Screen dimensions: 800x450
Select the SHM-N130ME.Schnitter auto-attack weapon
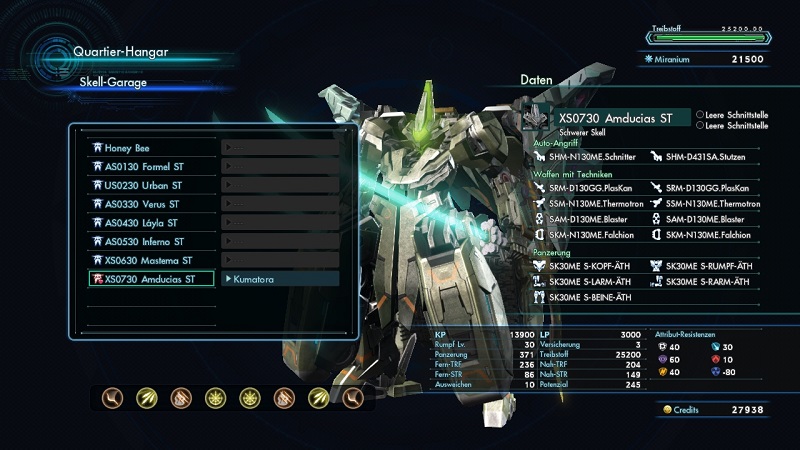pyautogui.click(x=591, y=156)
